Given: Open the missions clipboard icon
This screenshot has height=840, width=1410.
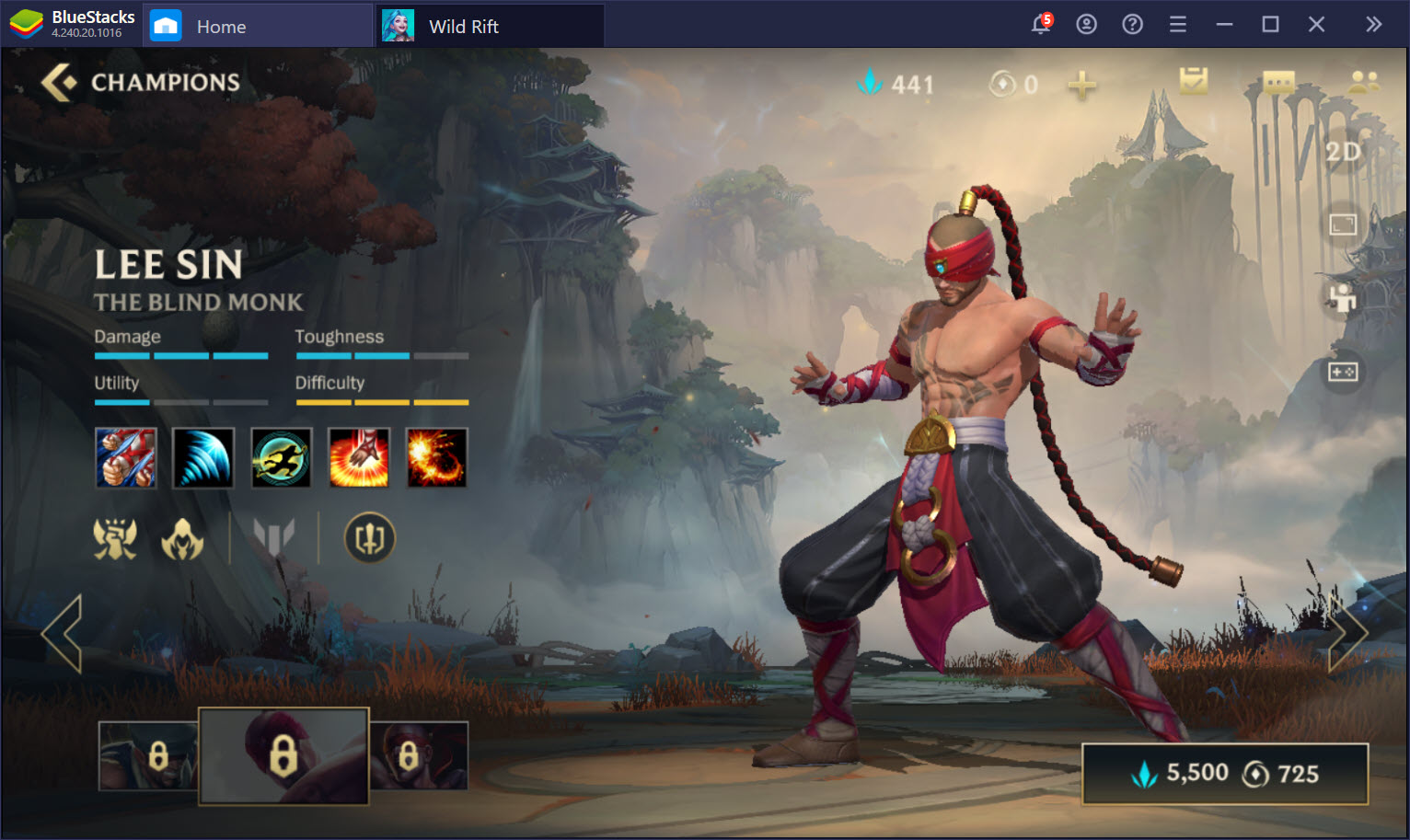Looking at the screenshot, I should pyautogui.click(x=1194, y=82).
